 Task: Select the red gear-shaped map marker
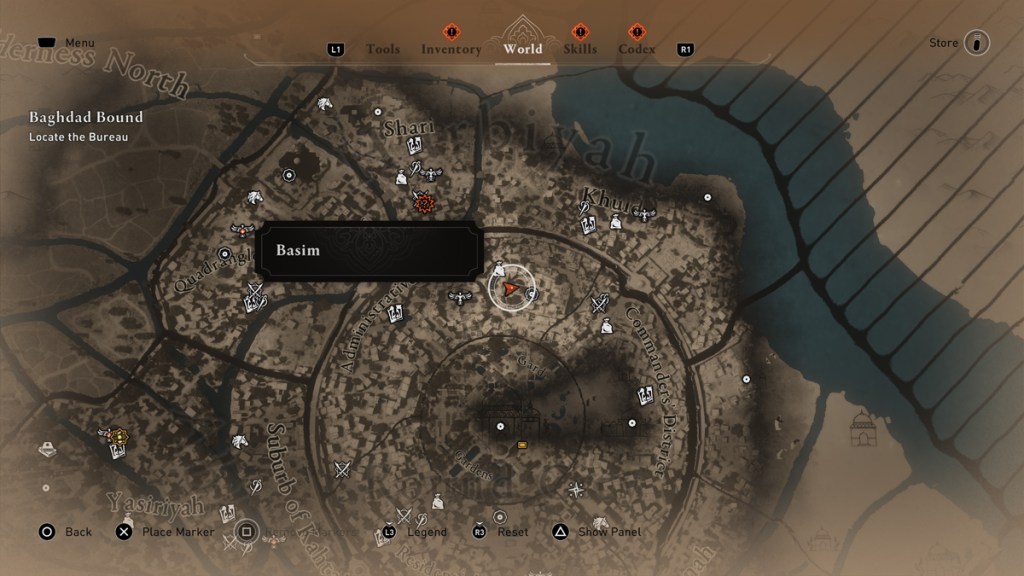[x=425, y=204]
